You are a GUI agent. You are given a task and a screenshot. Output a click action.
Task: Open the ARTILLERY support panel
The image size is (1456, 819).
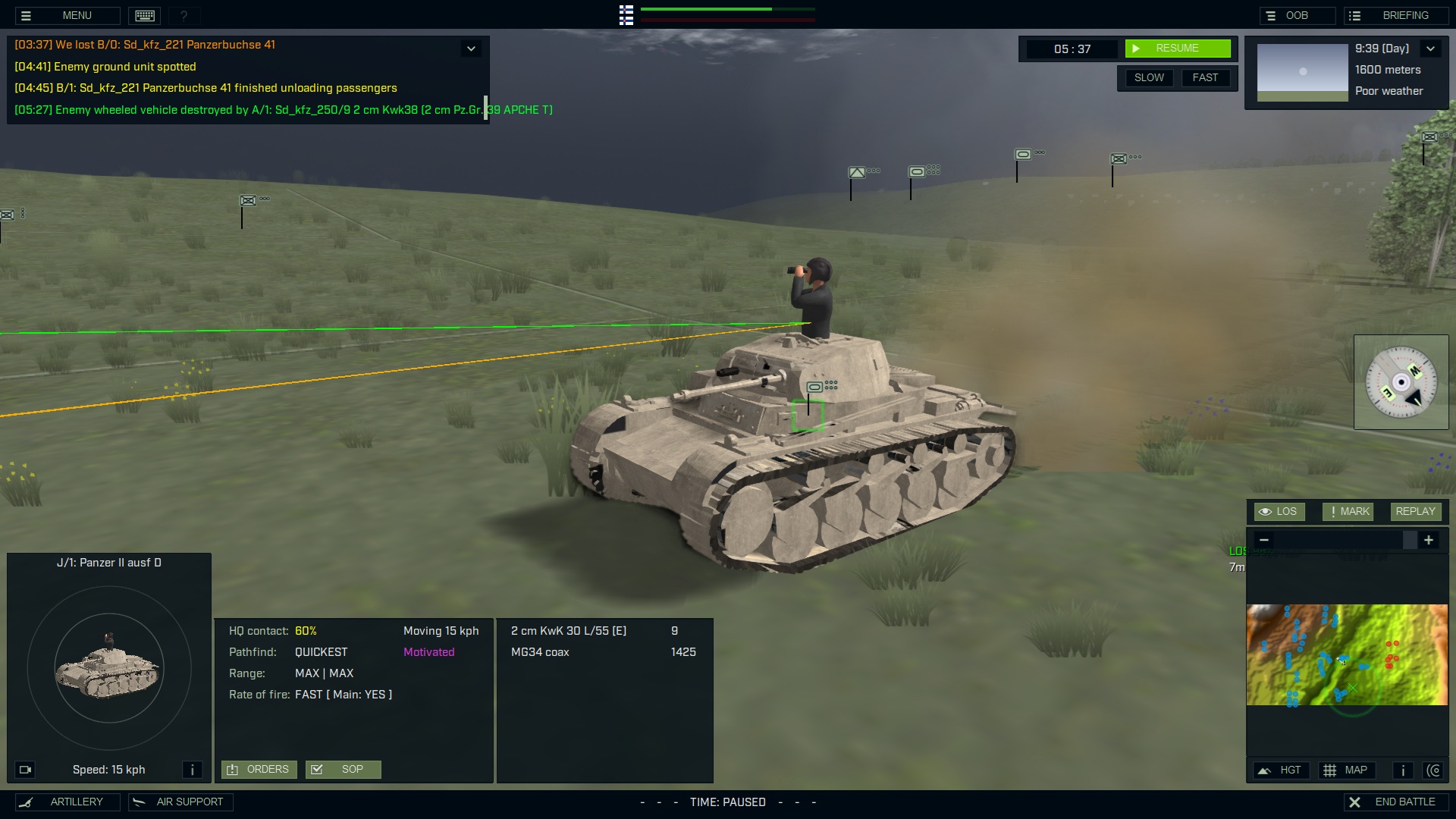tap(67, 802)
